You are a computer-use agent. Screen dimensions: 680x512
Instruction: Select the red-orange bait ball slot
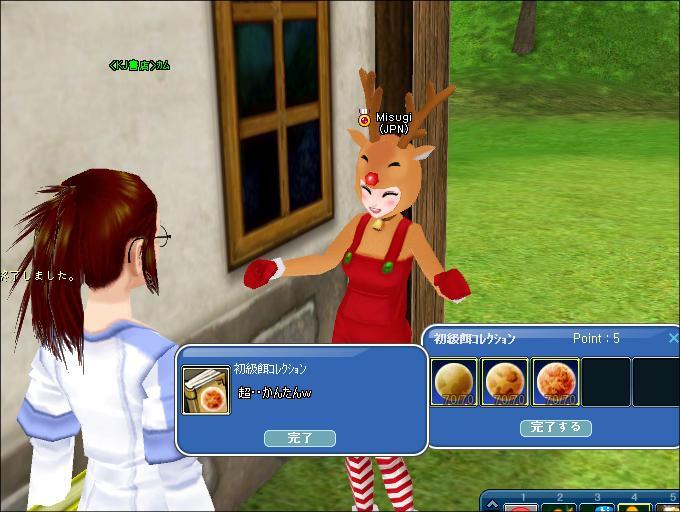point(555,383)
